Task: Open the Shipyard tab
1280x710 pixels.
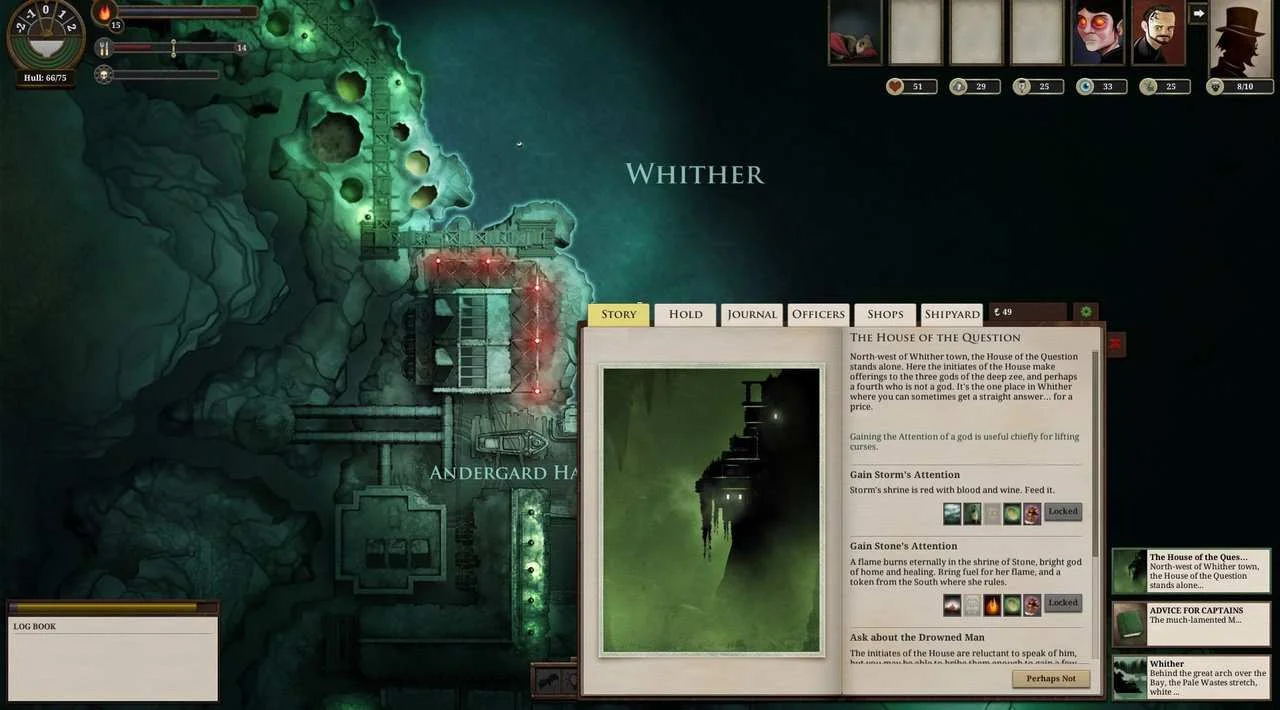Action: tap(951, 314)
